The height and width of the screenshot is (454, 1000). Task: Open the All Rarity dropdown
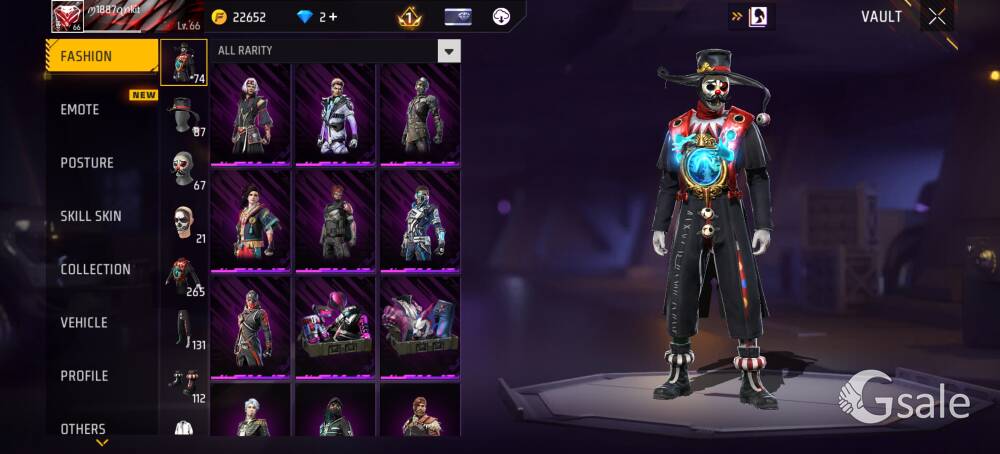449,51
